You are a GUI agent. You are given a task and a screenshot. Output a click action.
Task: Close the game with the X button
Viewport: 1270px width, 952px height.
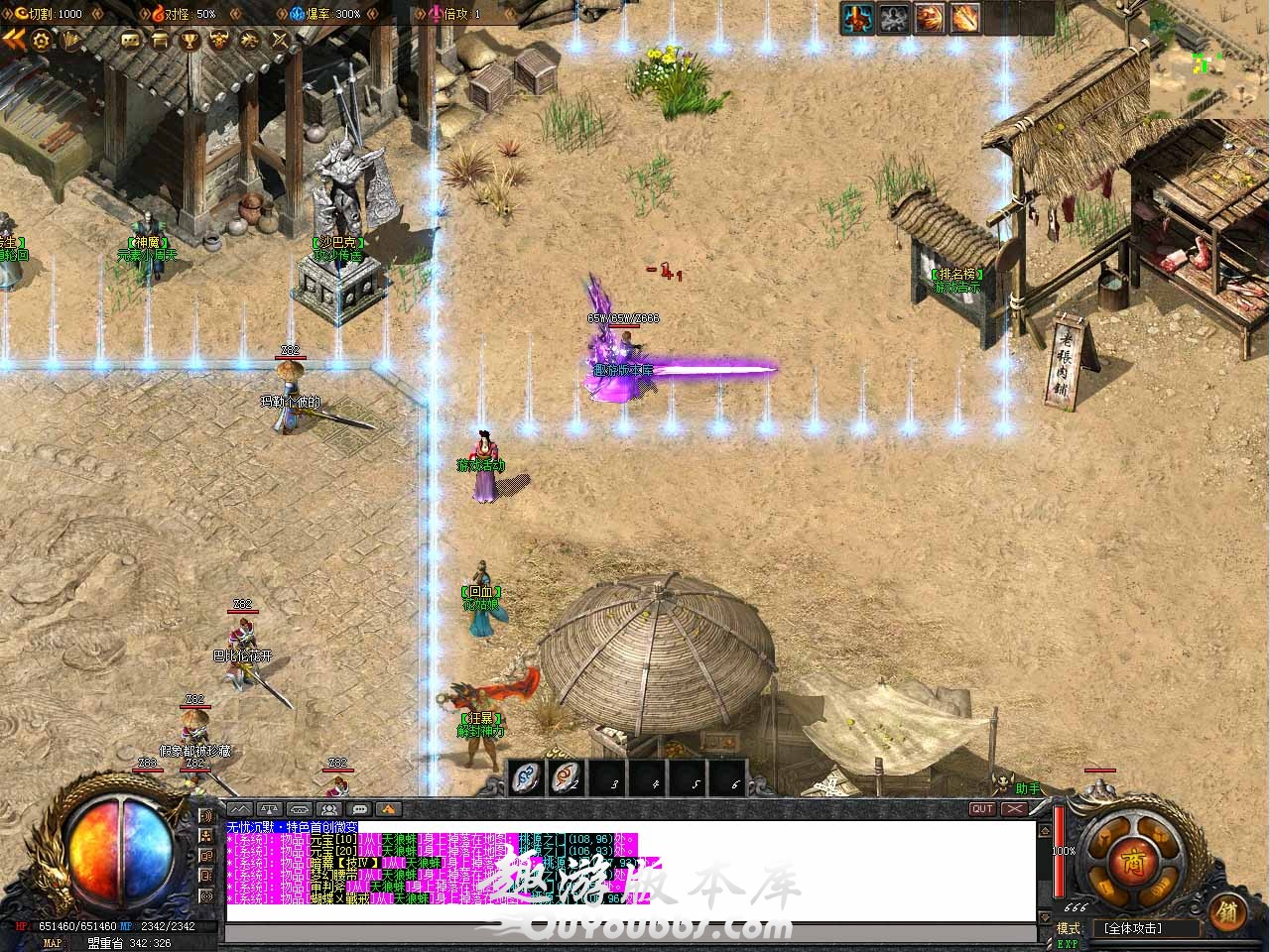pyautogui.click(x=1013, y=809)
